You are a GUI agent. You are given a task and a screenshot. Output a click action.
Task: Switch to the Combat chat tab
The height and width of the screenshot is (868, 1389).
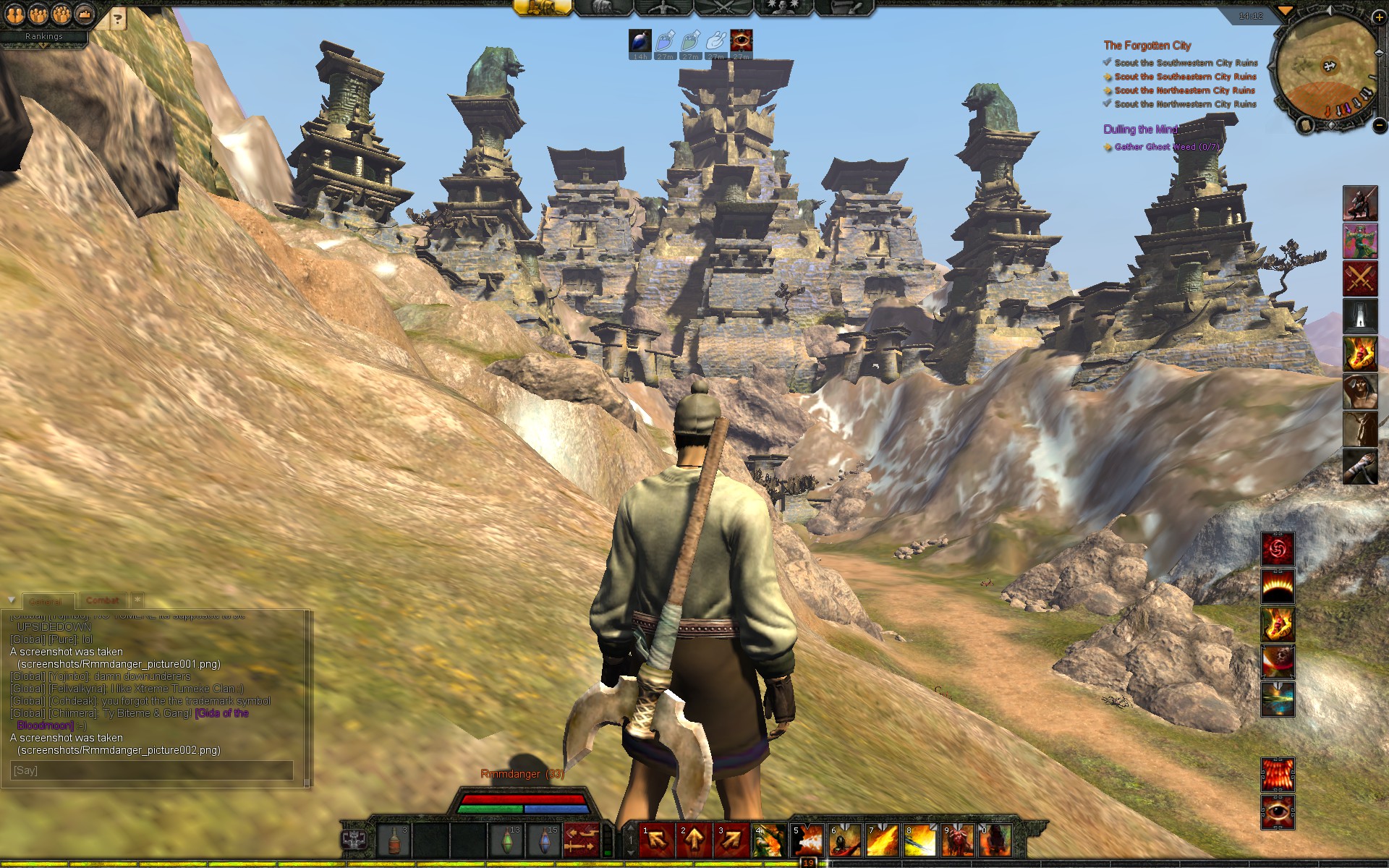point(102,600)
